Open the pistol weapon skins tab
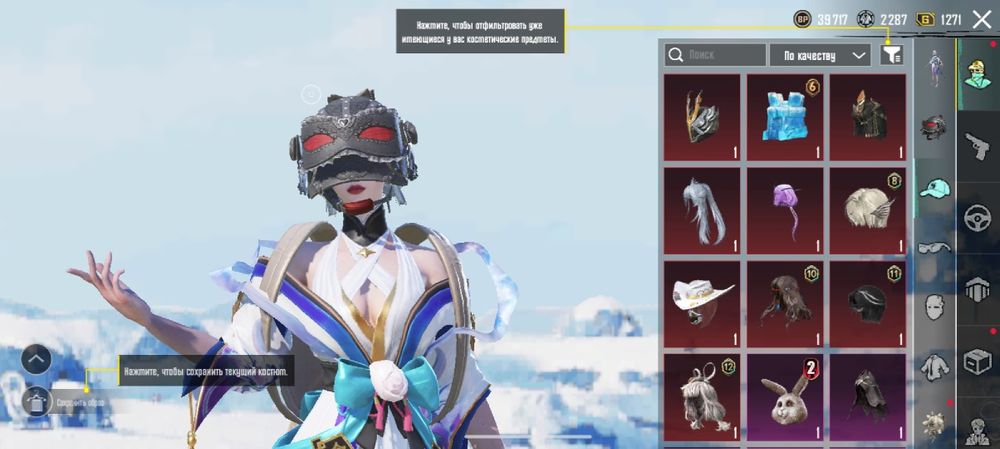The height and width of the screenshot is (449, 1000). 977,146
